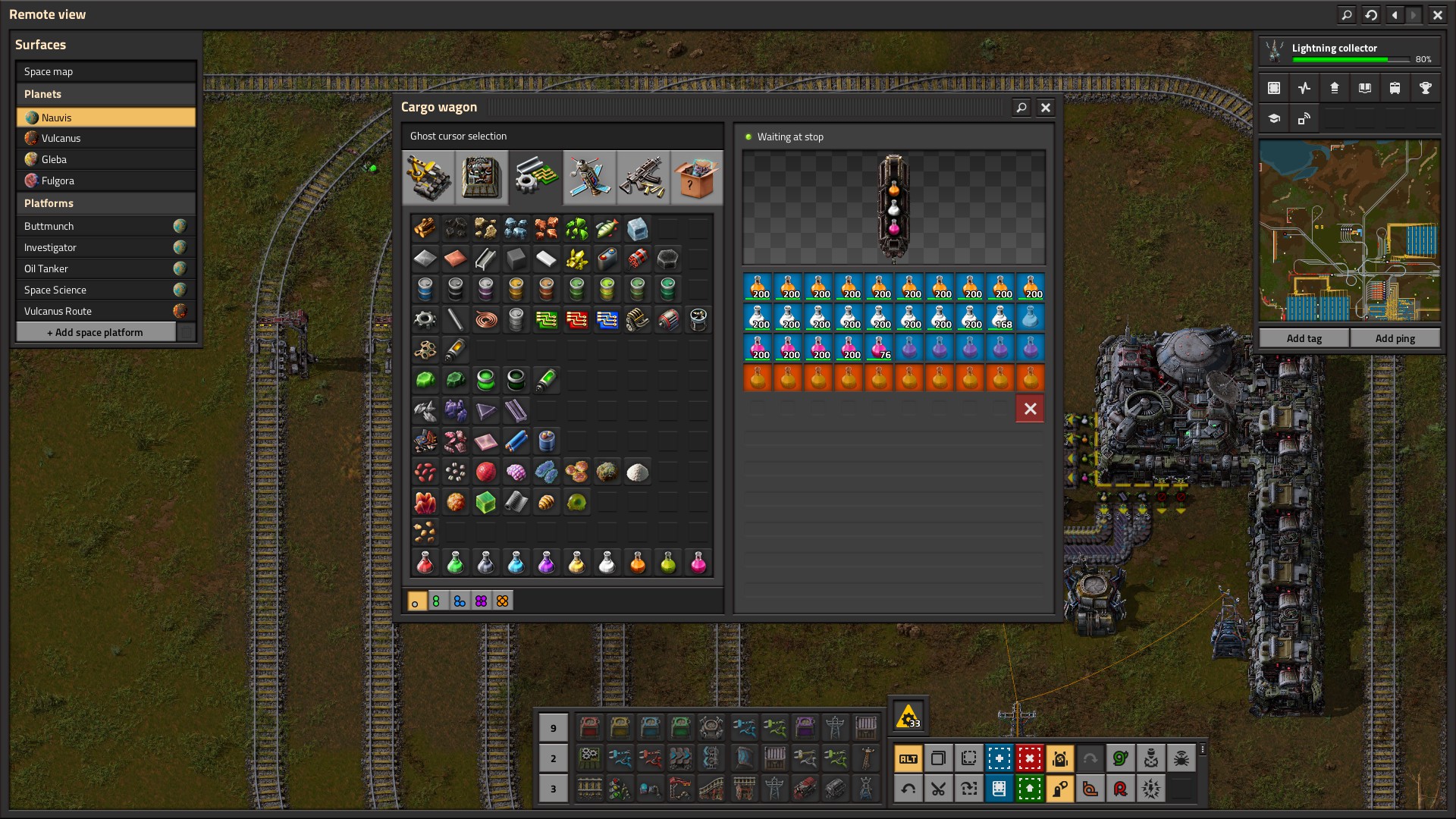This screenshot has height=819, width=1456.
Task: Pick the uranium ore item
Action: (576, 228)
